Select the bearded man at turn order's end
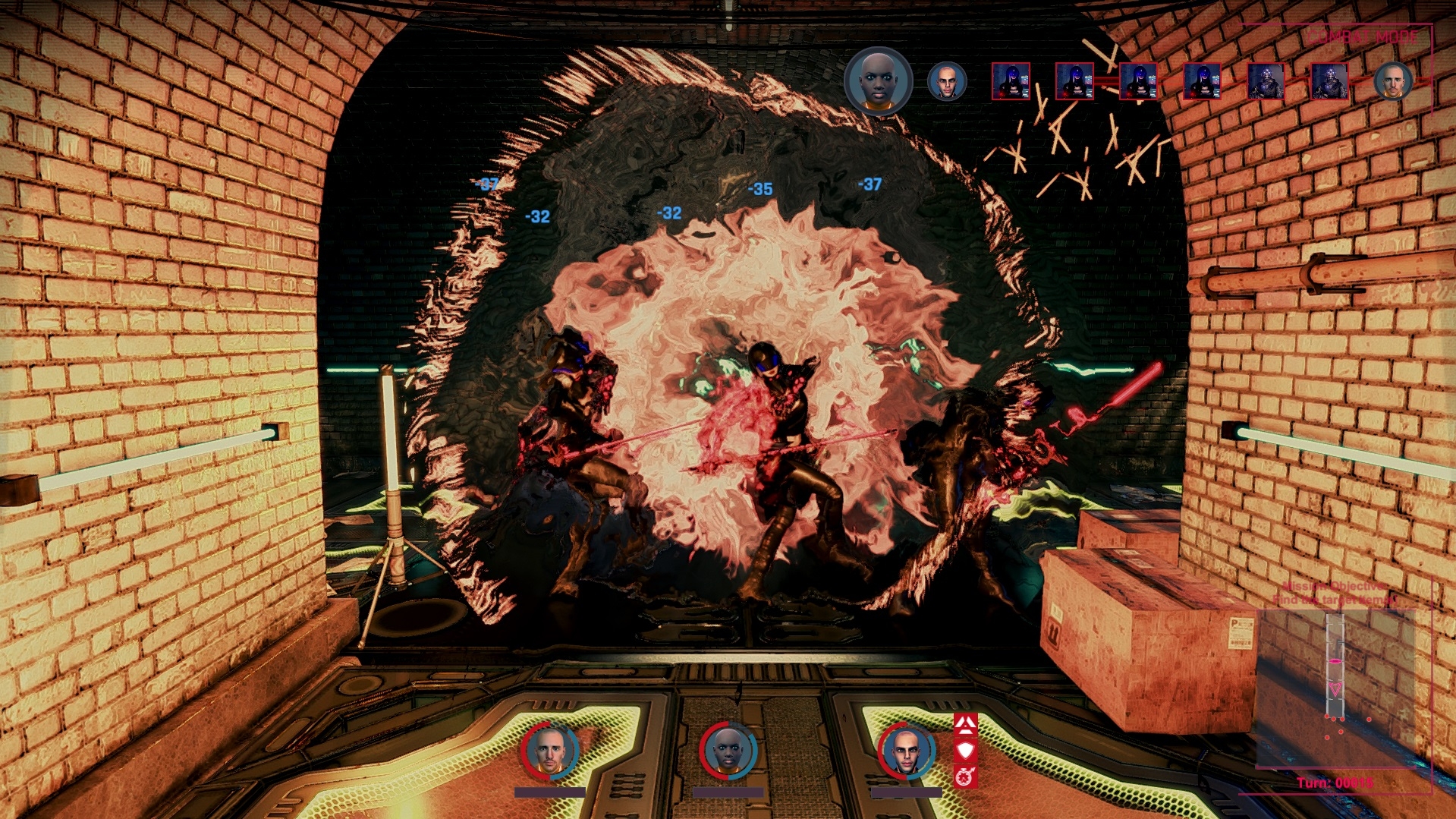 [x=1393, y=81]
